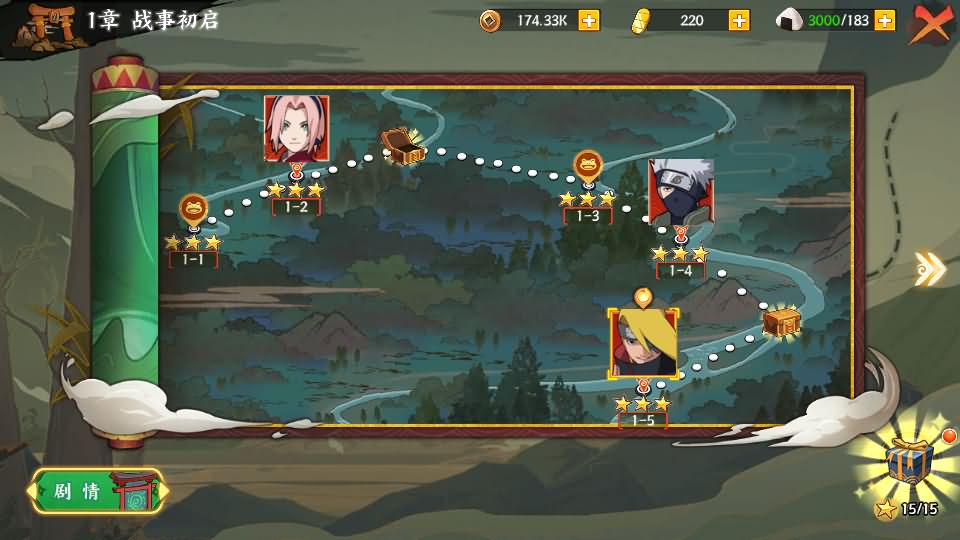Select stage 1-5 blonde ninja portrait
This screenshot has height=540, width=960.
644,343
